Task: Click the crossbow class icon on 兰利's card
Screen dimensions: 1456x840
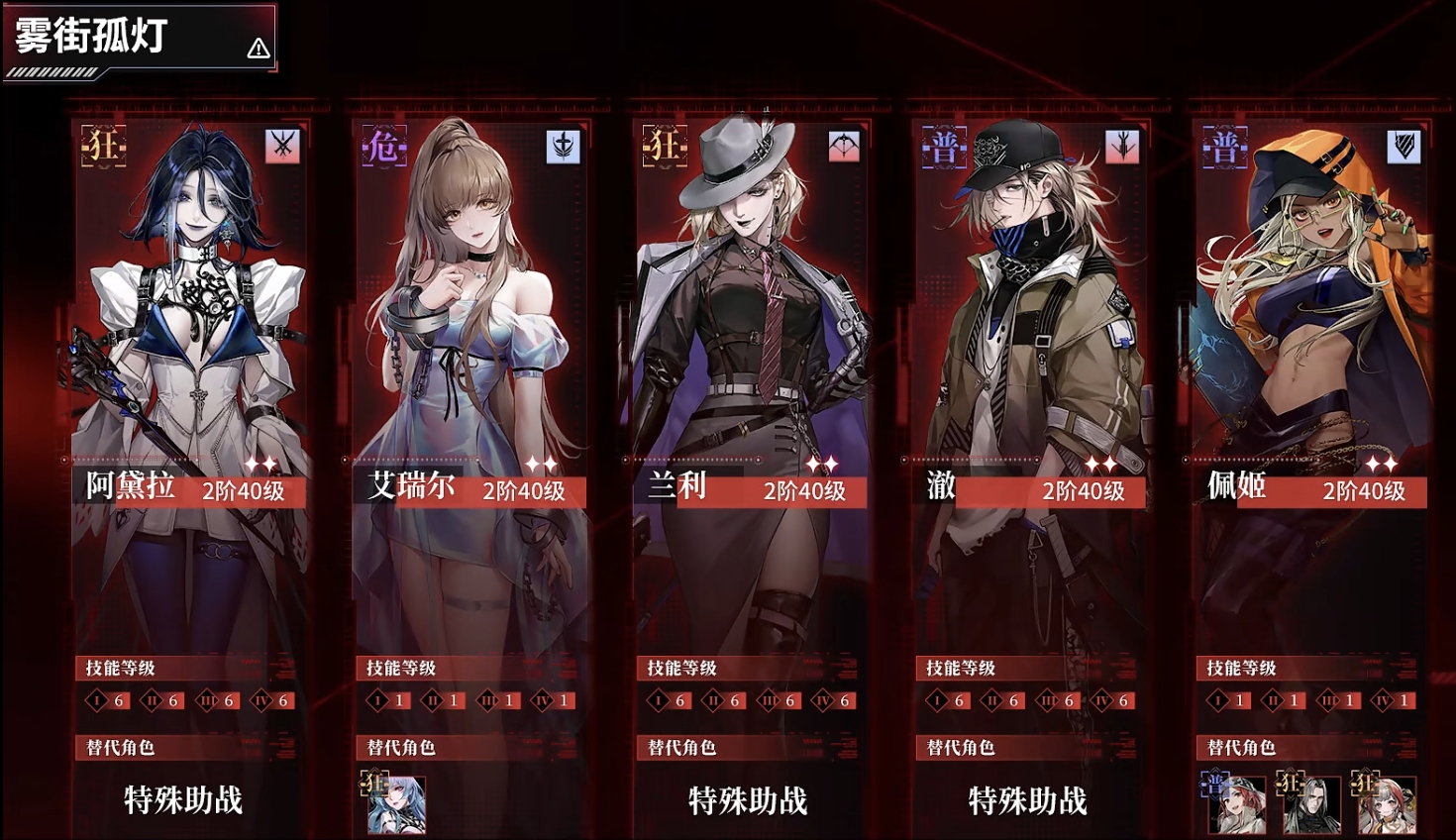Action: 845,146
